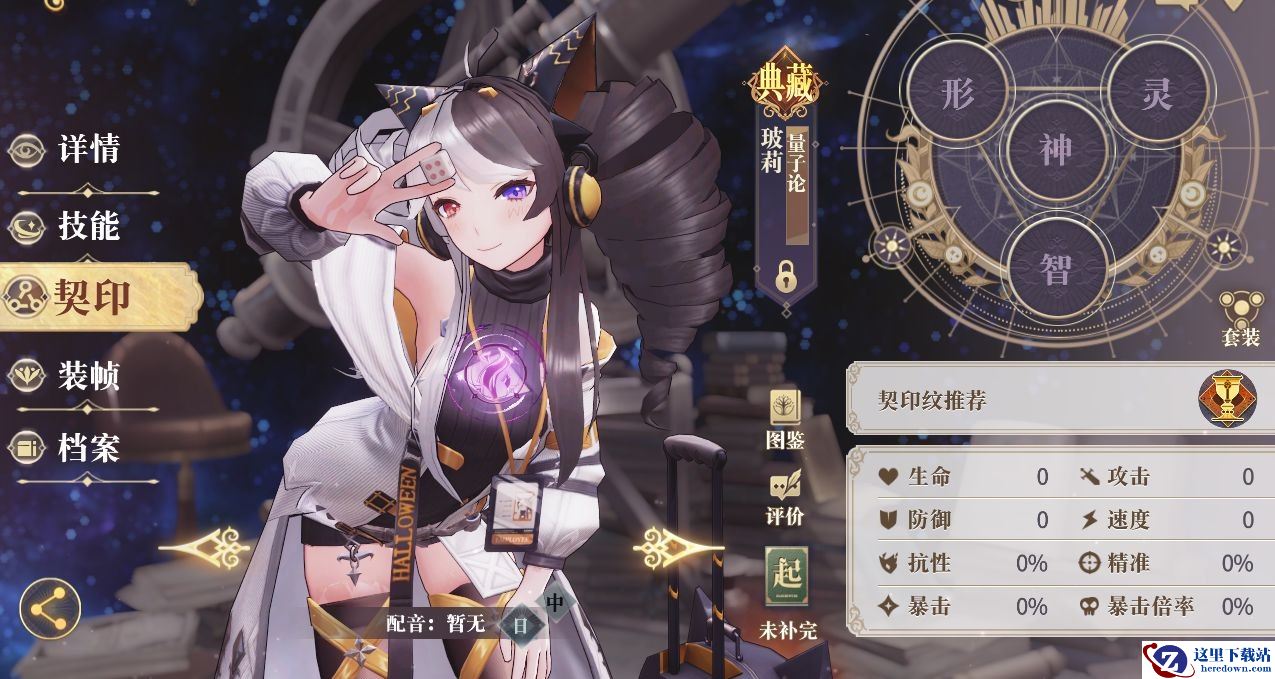Open 契印纹推荐 recommendation trophy icon
The width and height of the screenshot is (1275, 679).
(1227, 399)
